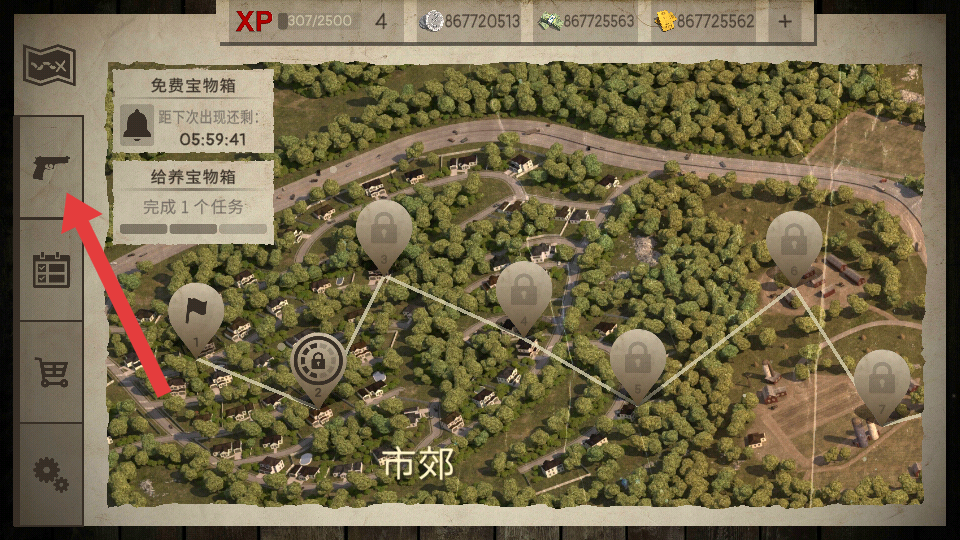Select locked mission marker 5
This screenshot has height=540, width=960.
[637, 360]
